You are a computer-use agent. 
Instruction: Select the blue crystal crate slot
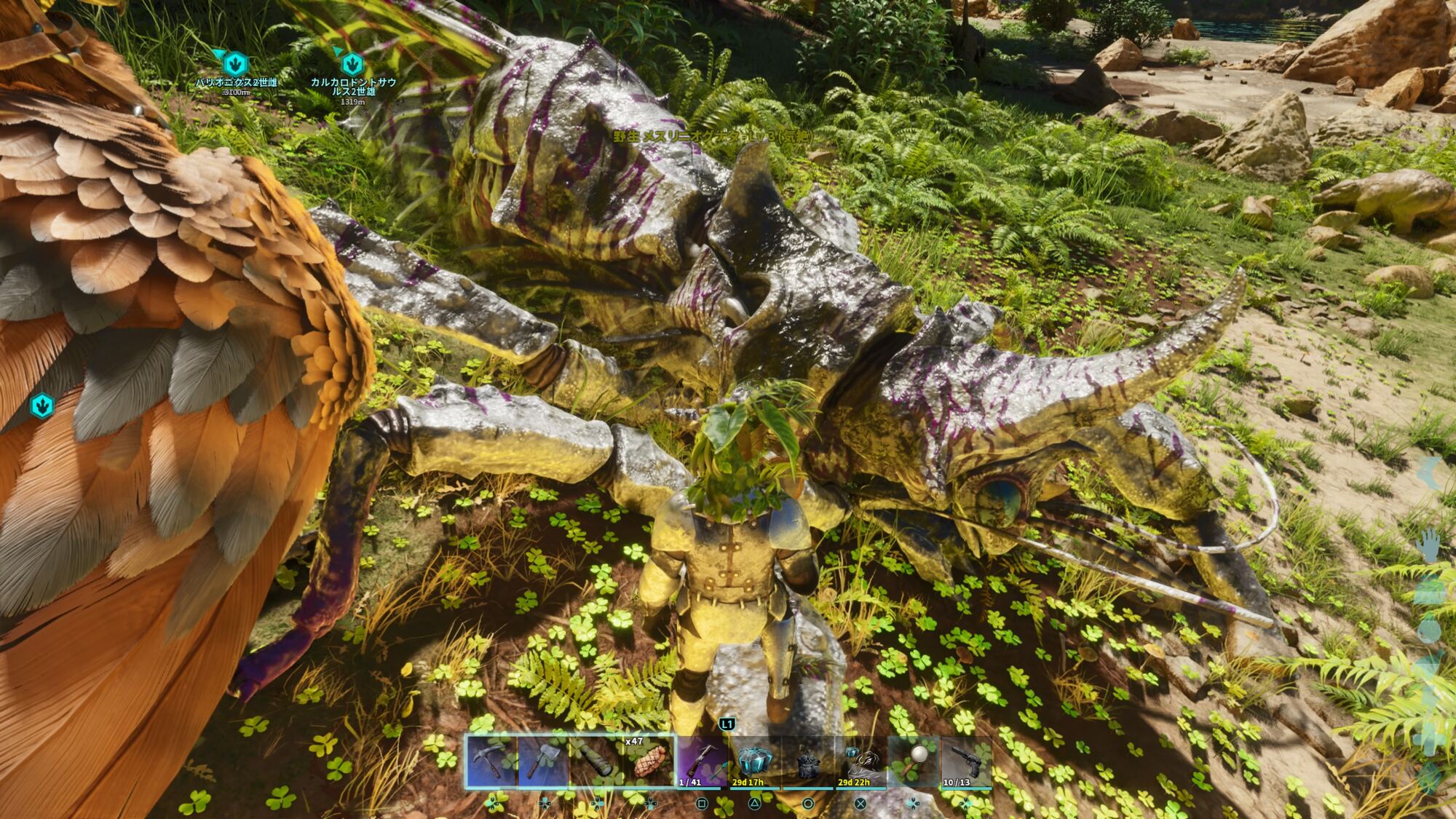click(x=755, y=761)
